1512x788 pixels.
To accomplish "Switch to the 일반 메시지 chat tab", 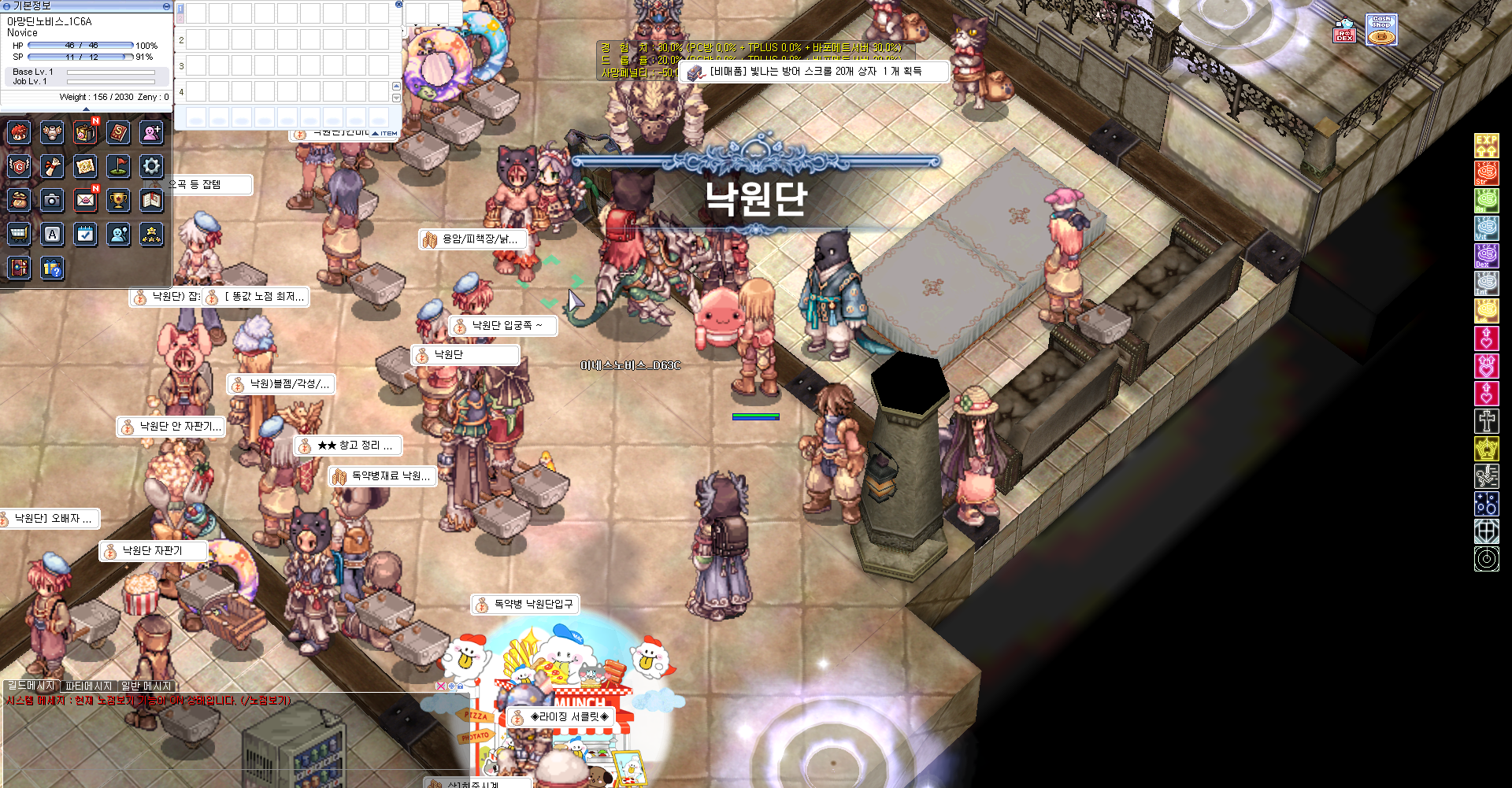I will click(145, 686).
